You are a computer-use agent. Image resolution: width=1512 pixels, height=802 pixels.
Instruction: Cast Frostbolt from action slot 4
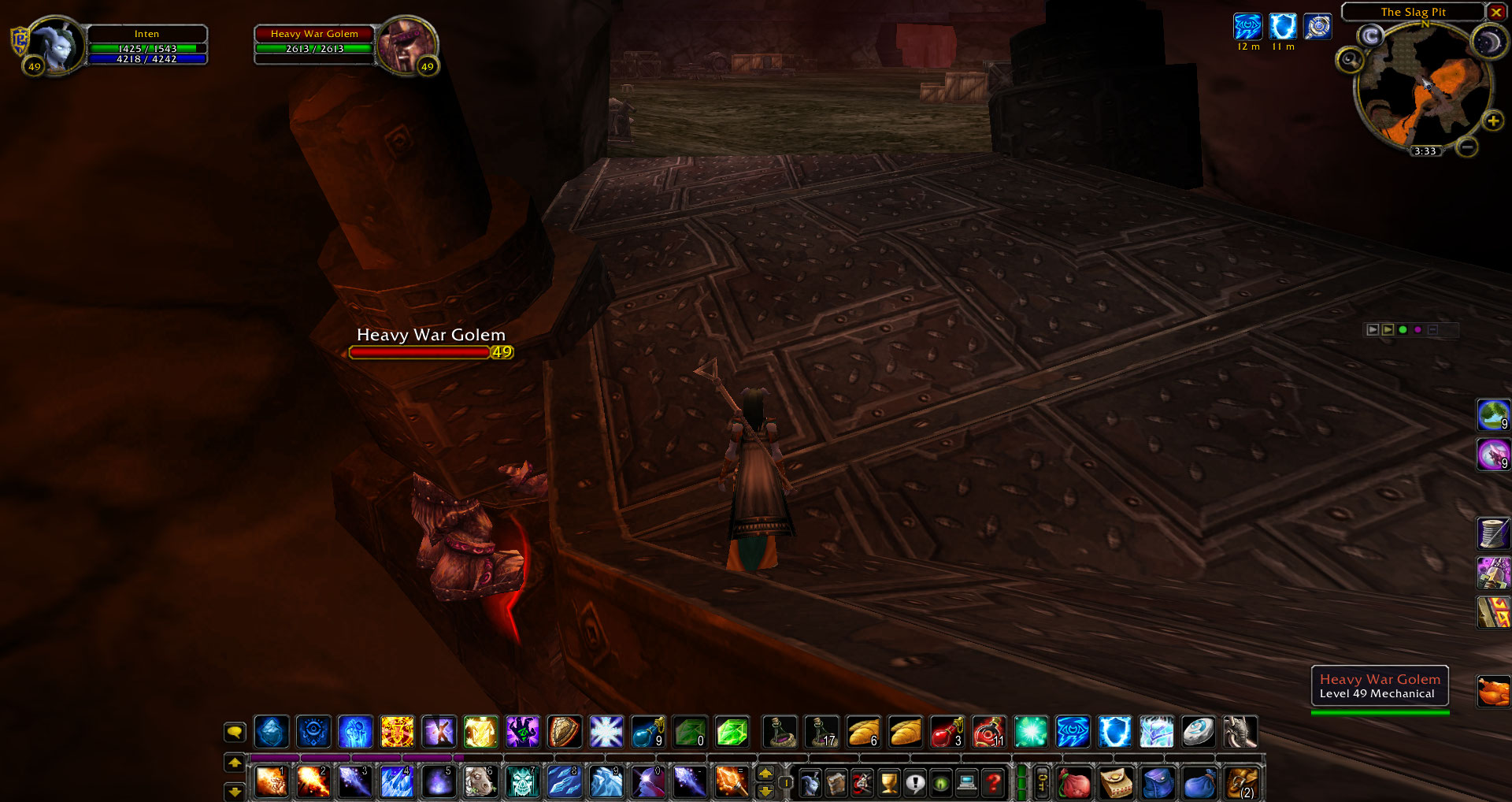click(397, 782)
